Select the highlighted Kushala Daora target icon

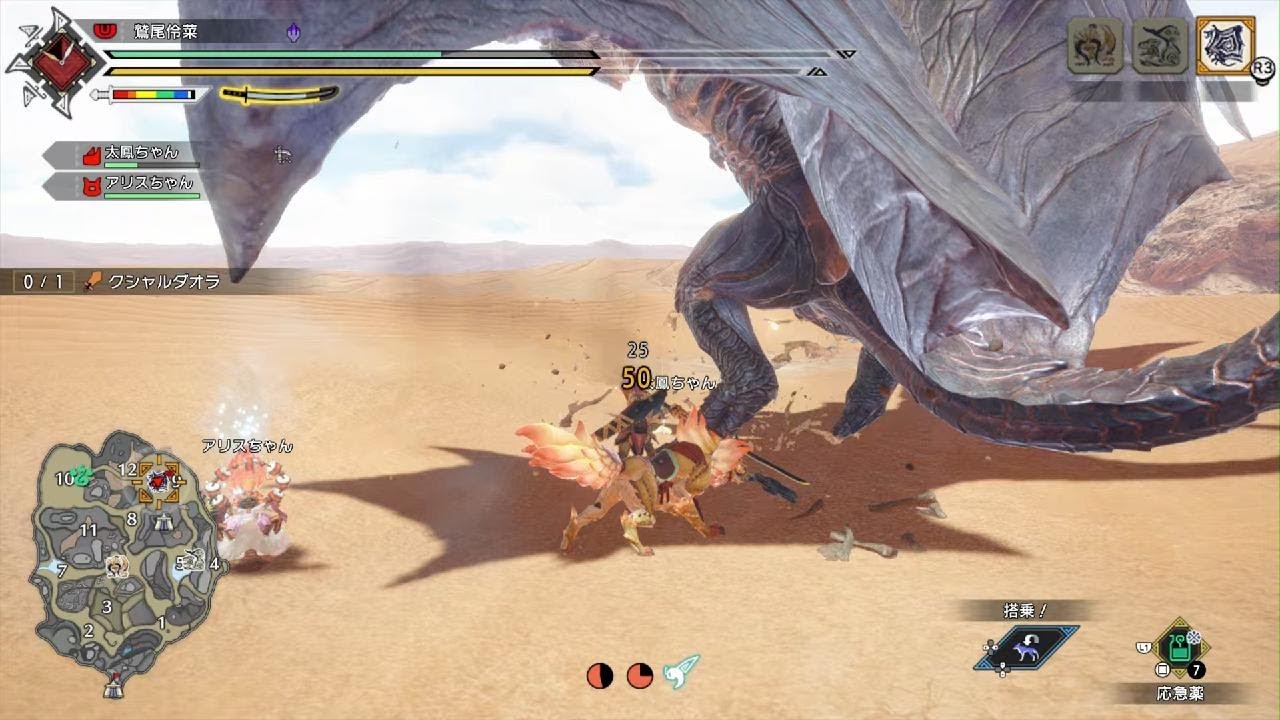point(1224,45)
